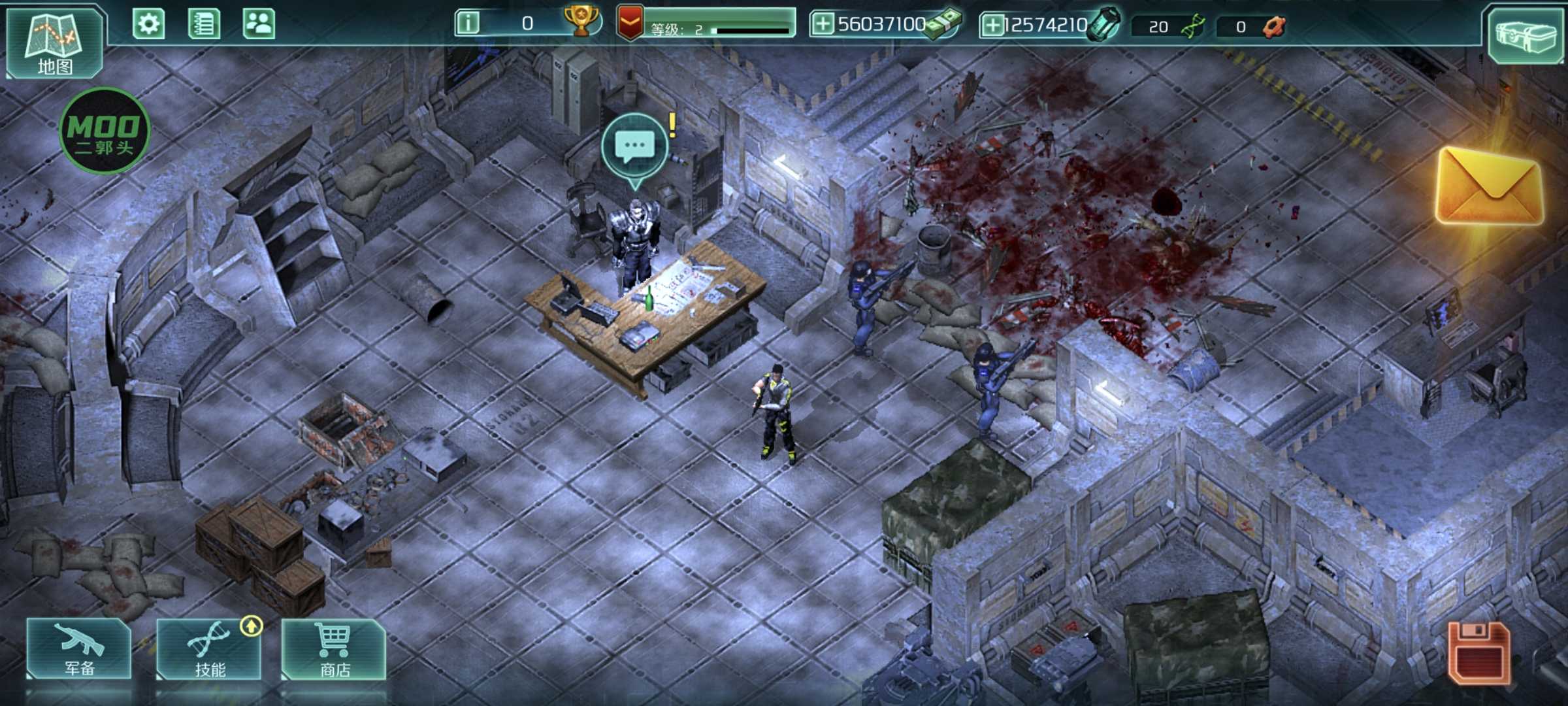Open the gold trophy achievements
The image size is (1568, 706).
[x=581, y=22]
